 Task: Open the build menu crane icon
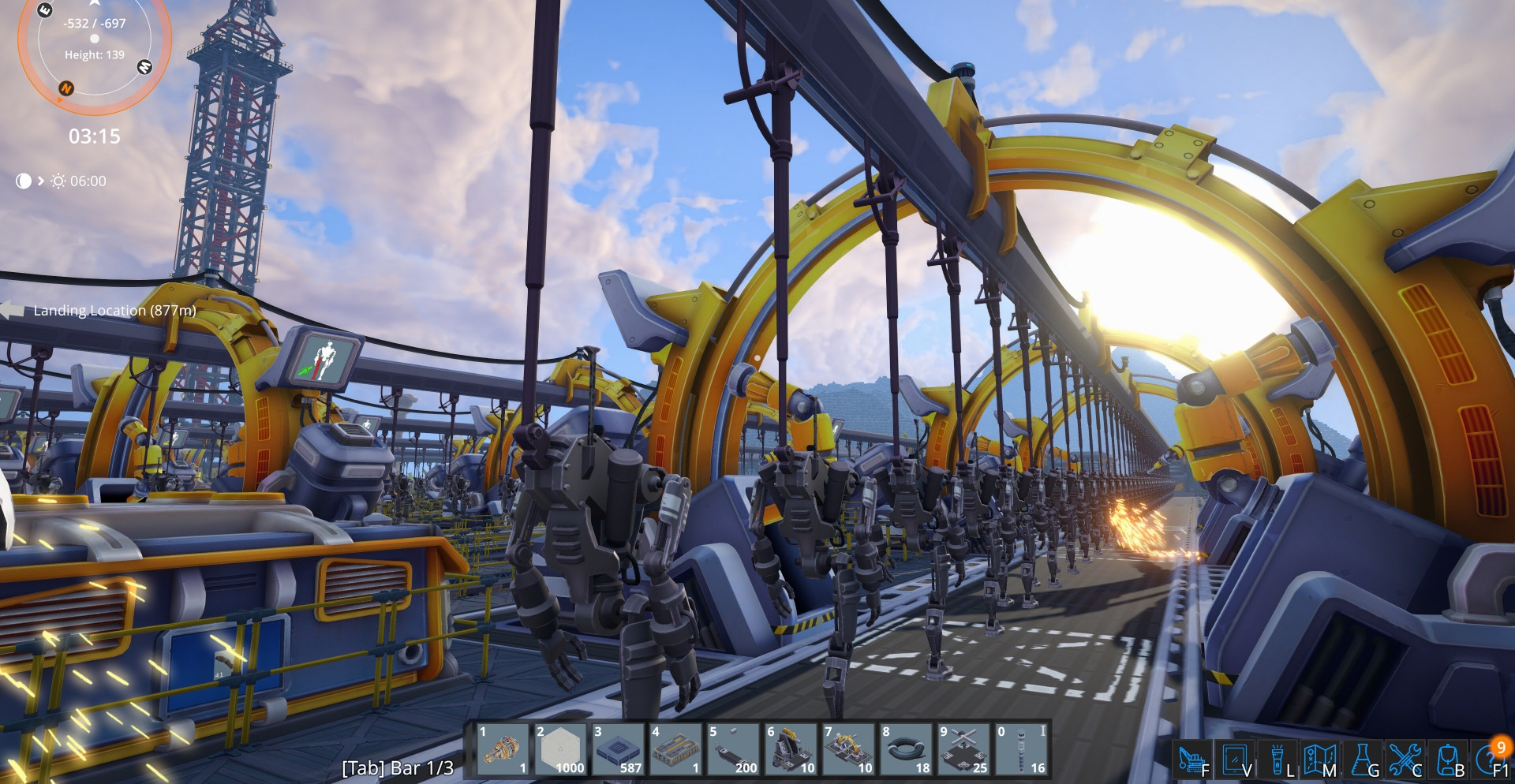point(1192,760)
